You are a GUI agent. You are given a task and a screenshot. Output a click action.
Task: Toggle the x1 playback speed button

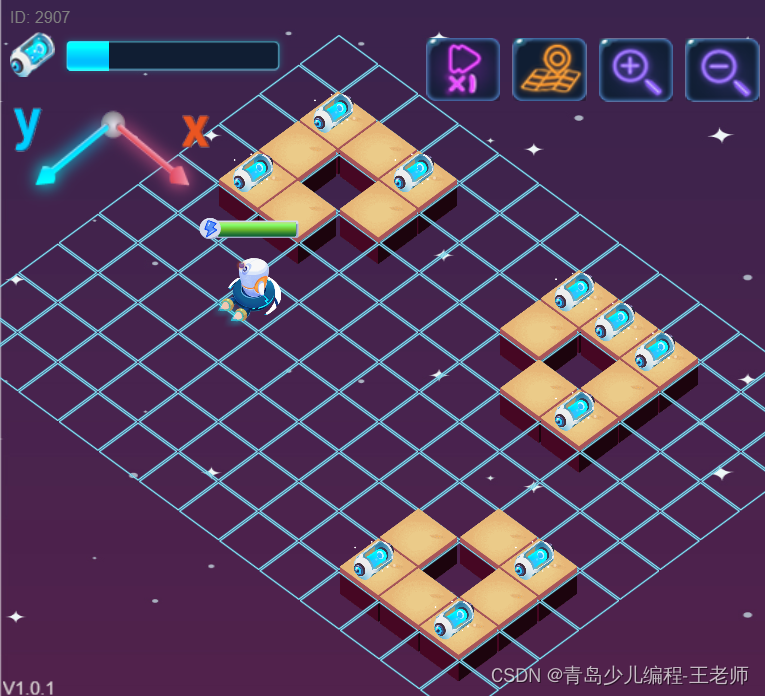(x=462, y=69)
